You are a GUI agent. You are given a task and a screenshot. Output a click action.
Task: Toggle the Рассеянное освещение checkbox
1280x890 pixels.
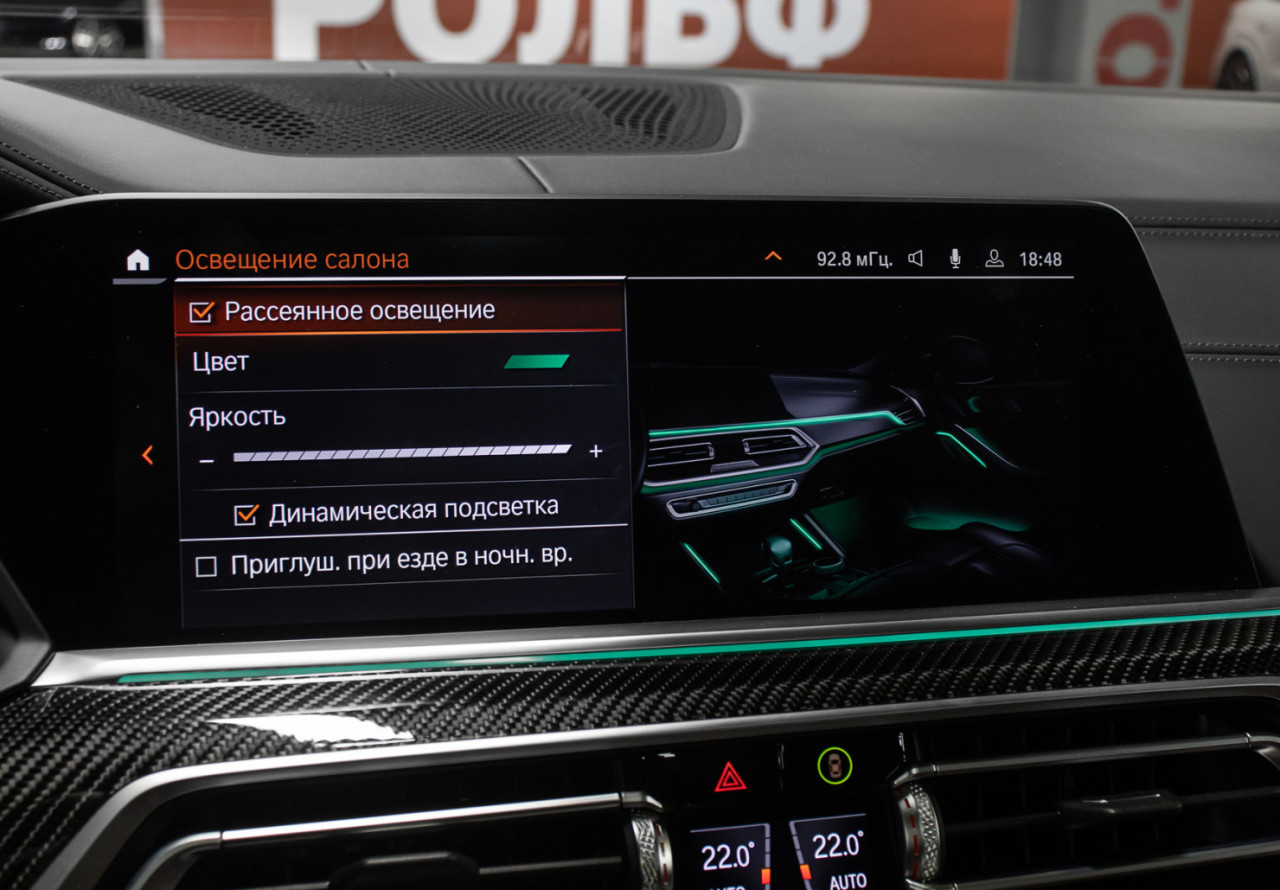click(202, 312)
